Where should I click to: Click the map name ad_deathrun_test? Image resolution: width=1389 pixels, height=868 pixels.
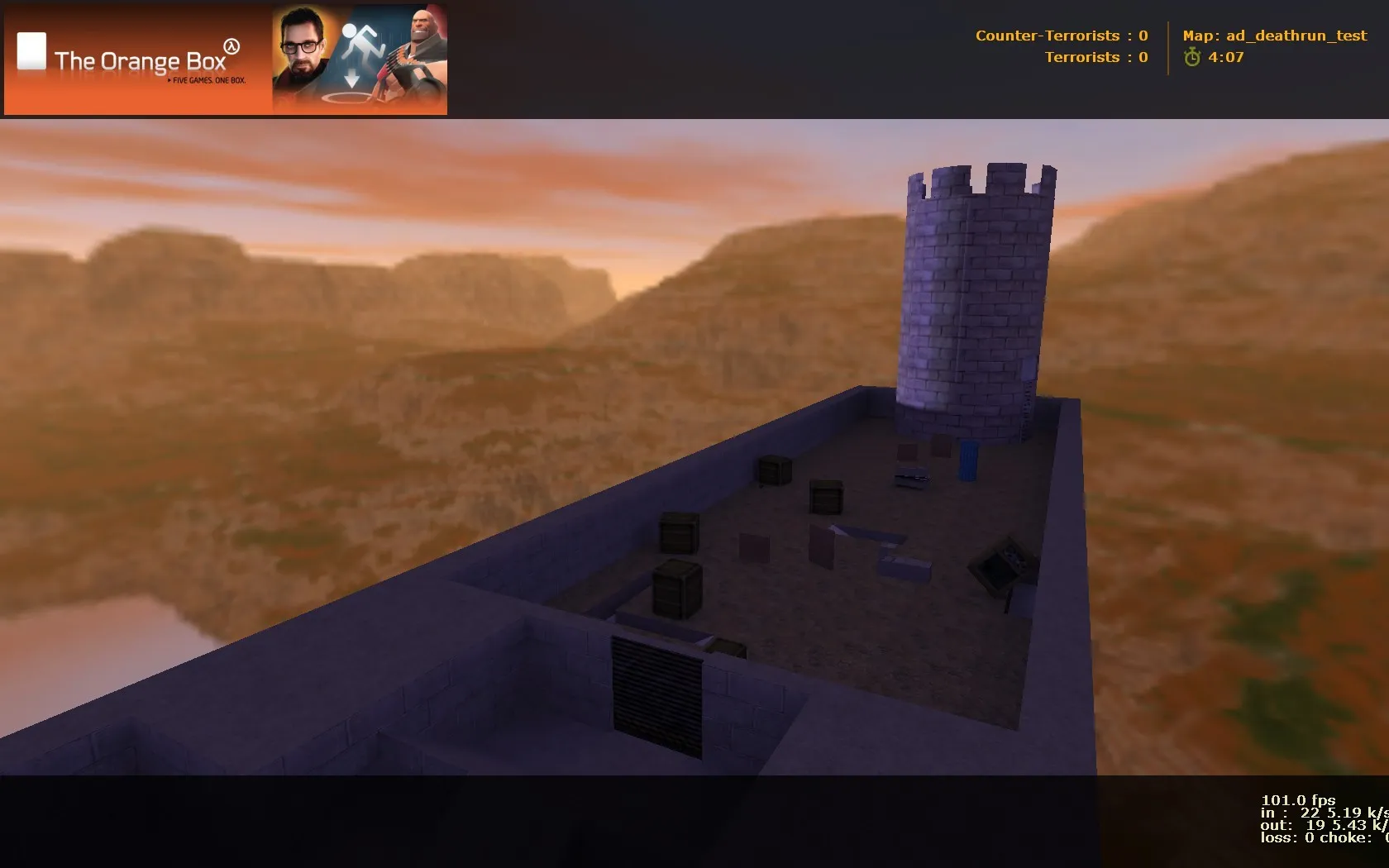pos(1275,36)
